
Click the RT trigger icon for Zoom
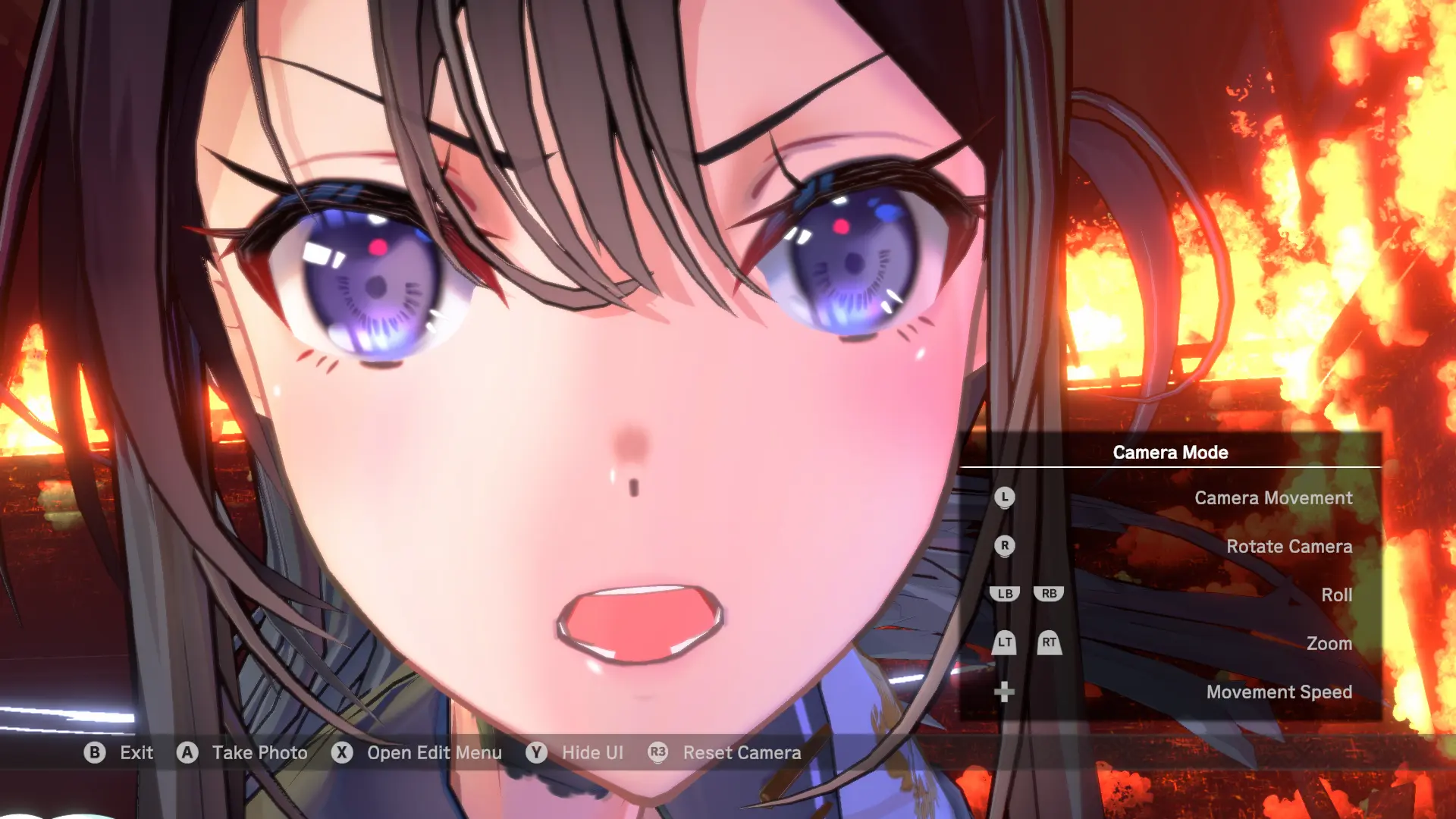1049,644
